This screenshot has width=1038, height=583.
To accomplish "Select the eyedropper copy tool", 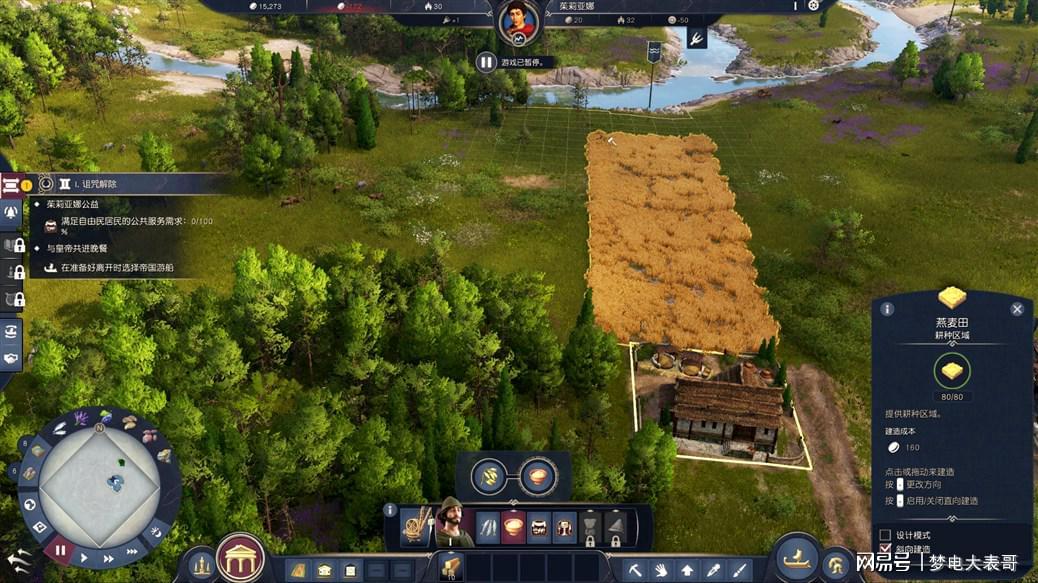I will (x=713, y=569).
